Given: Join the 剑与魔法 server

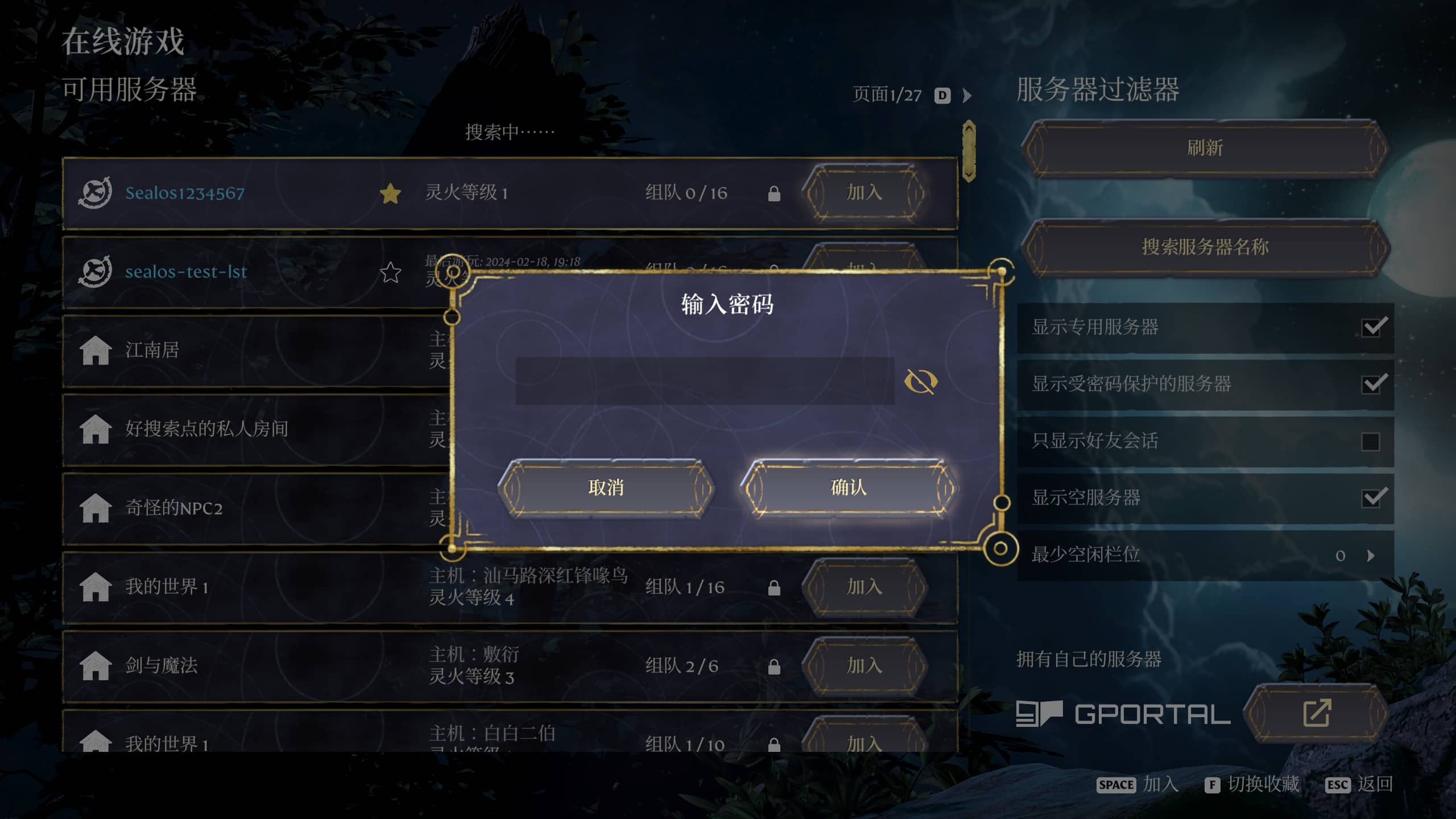Looking at the screenshot, I should pos(864,665).
